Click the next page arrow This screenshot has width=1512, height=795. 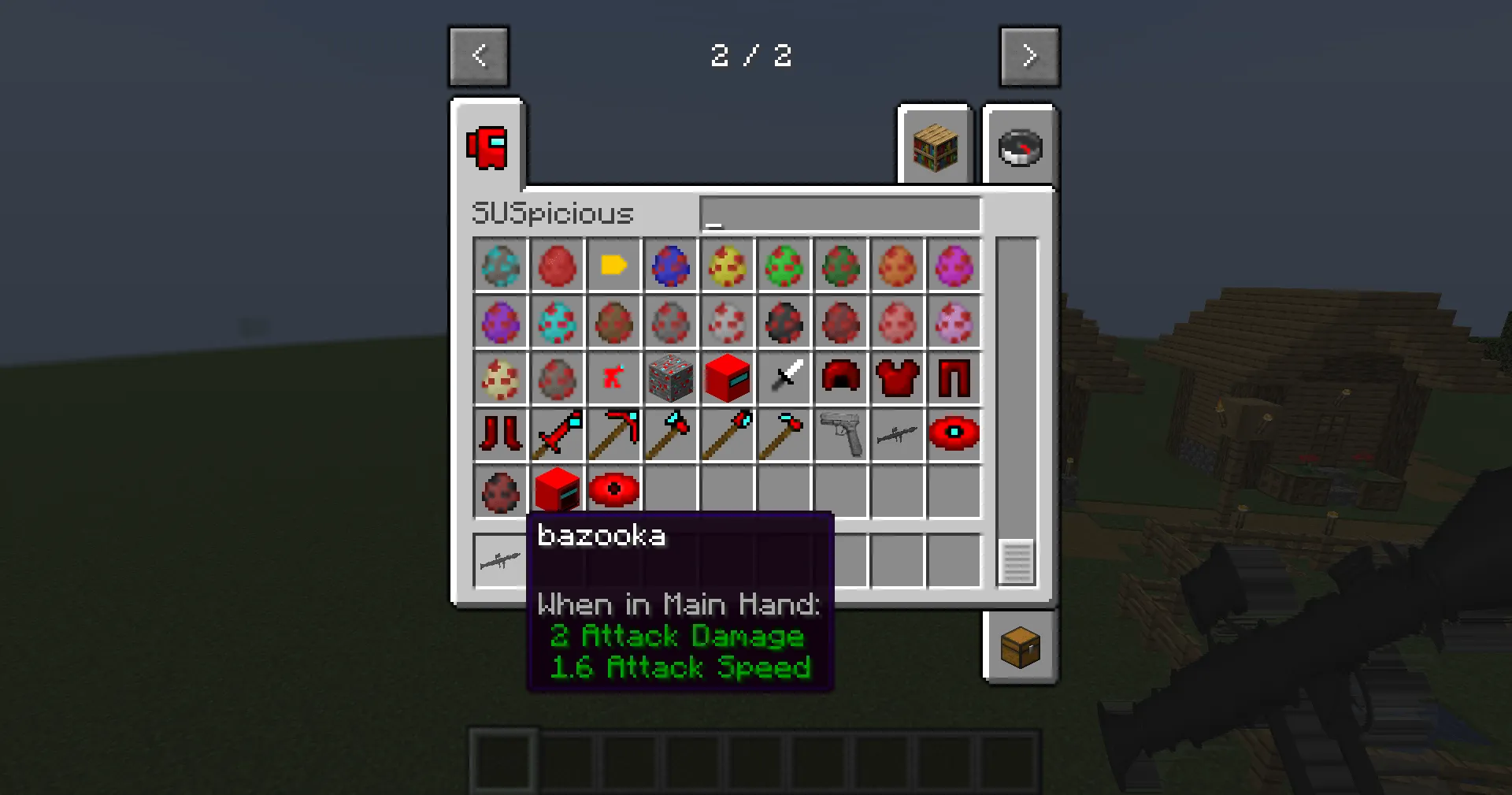tap(1030, 56)
